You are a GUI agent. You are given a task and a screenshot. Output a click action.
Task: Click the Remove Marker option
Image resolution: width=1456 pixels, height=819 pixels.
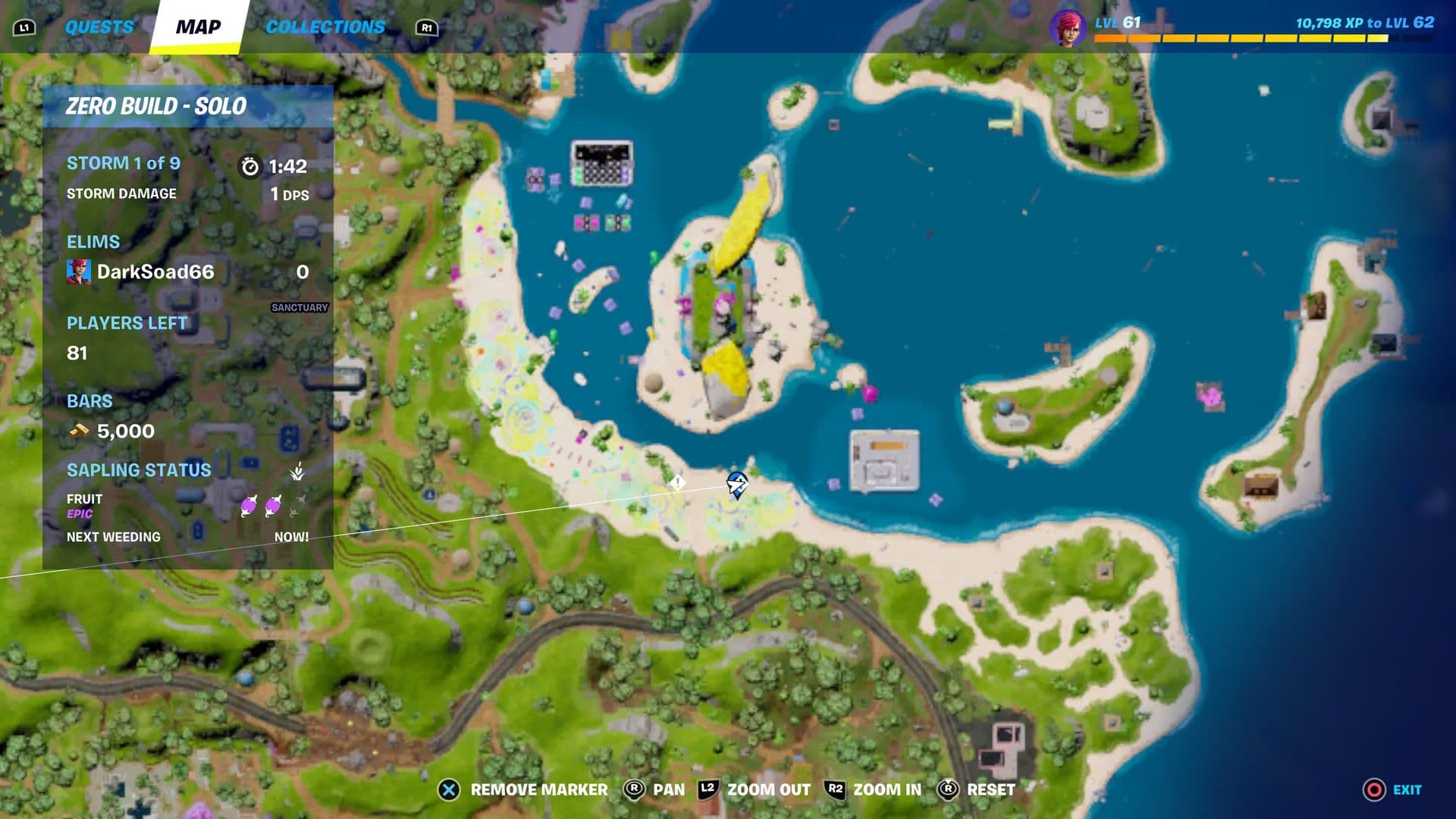tap(523, 789)
